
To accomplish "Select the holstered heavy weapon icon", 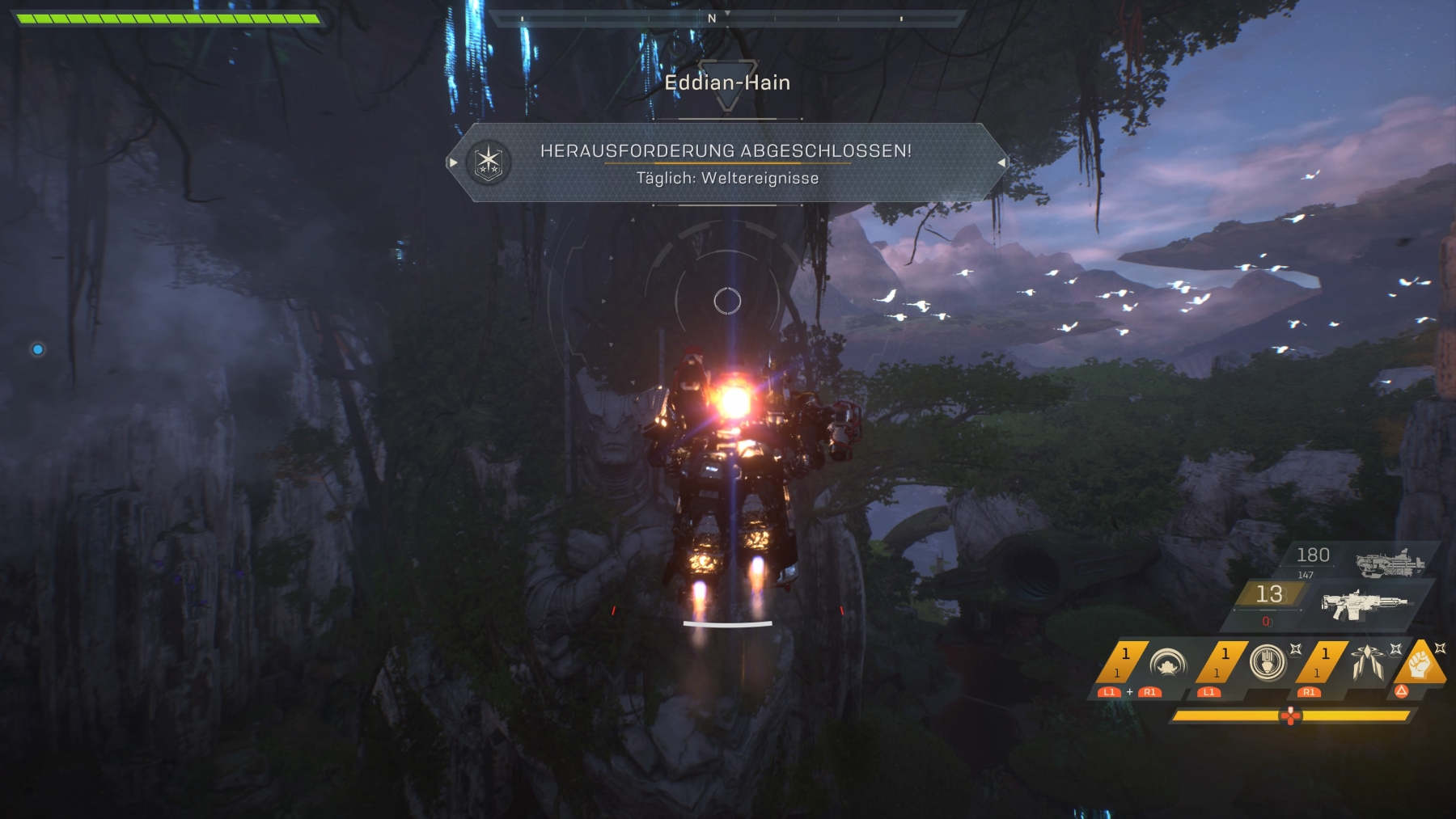I will [1390, 562].
